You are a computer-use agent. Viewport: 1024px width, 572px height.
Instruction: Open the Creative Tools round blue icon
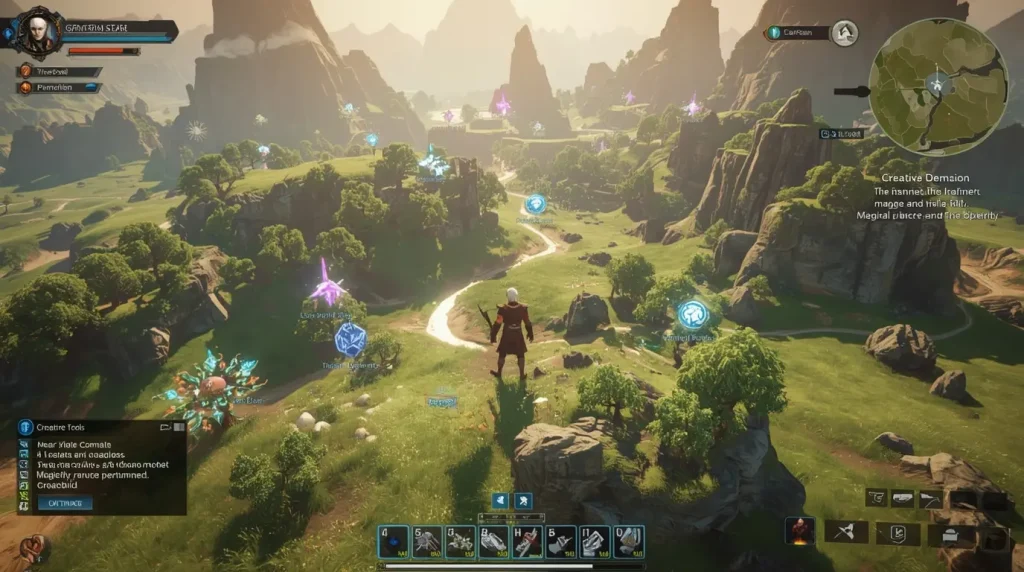point(26,427)
